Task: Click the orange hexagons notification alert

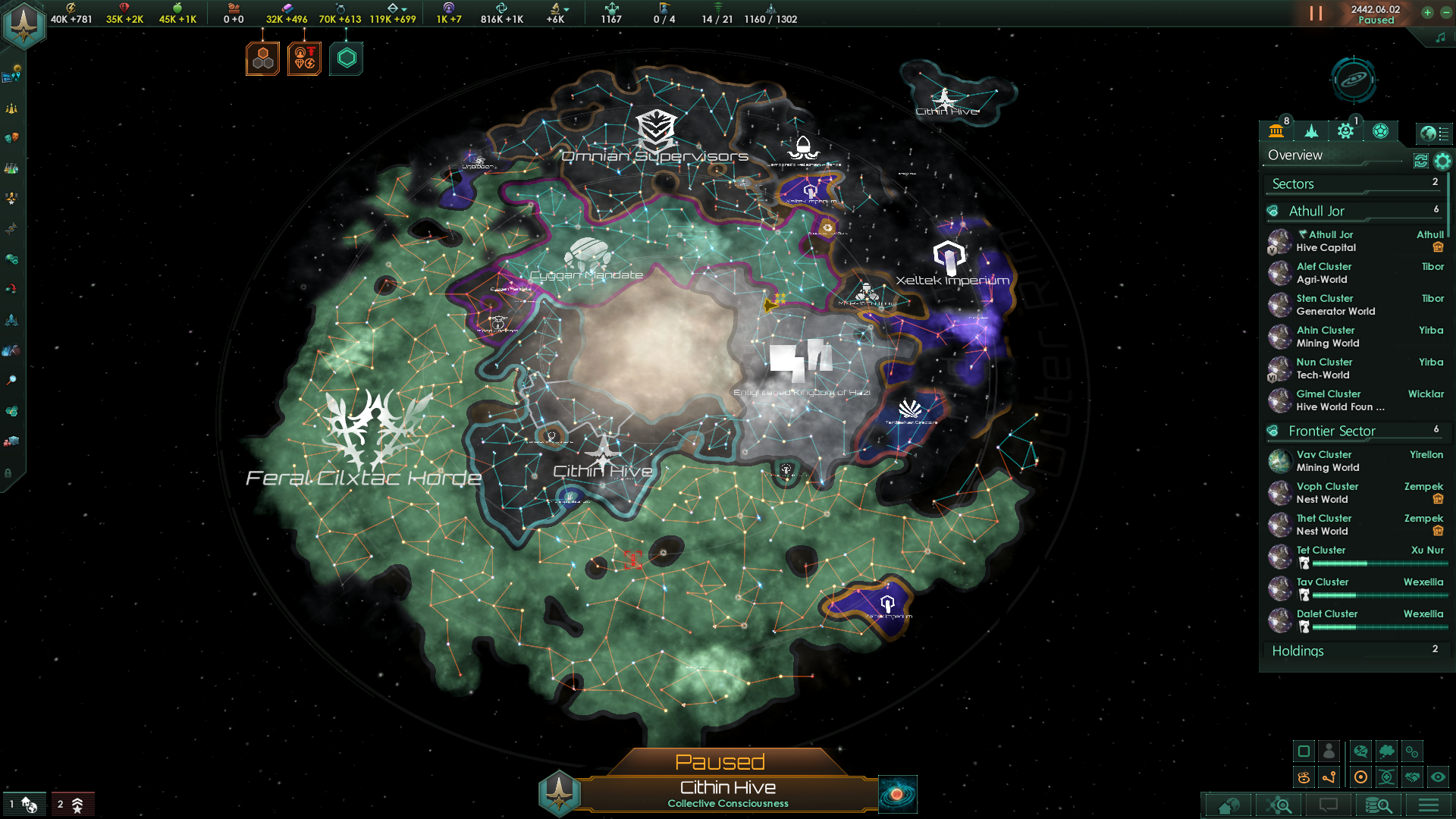Action: [263, 58]
